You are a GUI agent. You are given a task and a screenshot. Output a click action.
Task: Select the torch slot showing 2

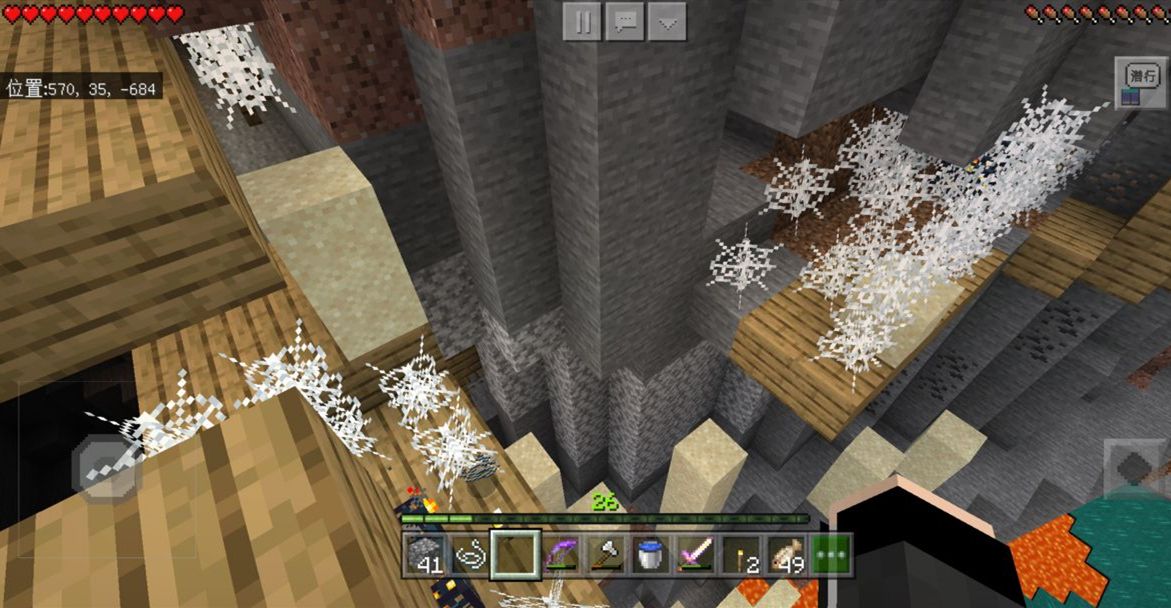click(x=742, y=554)
